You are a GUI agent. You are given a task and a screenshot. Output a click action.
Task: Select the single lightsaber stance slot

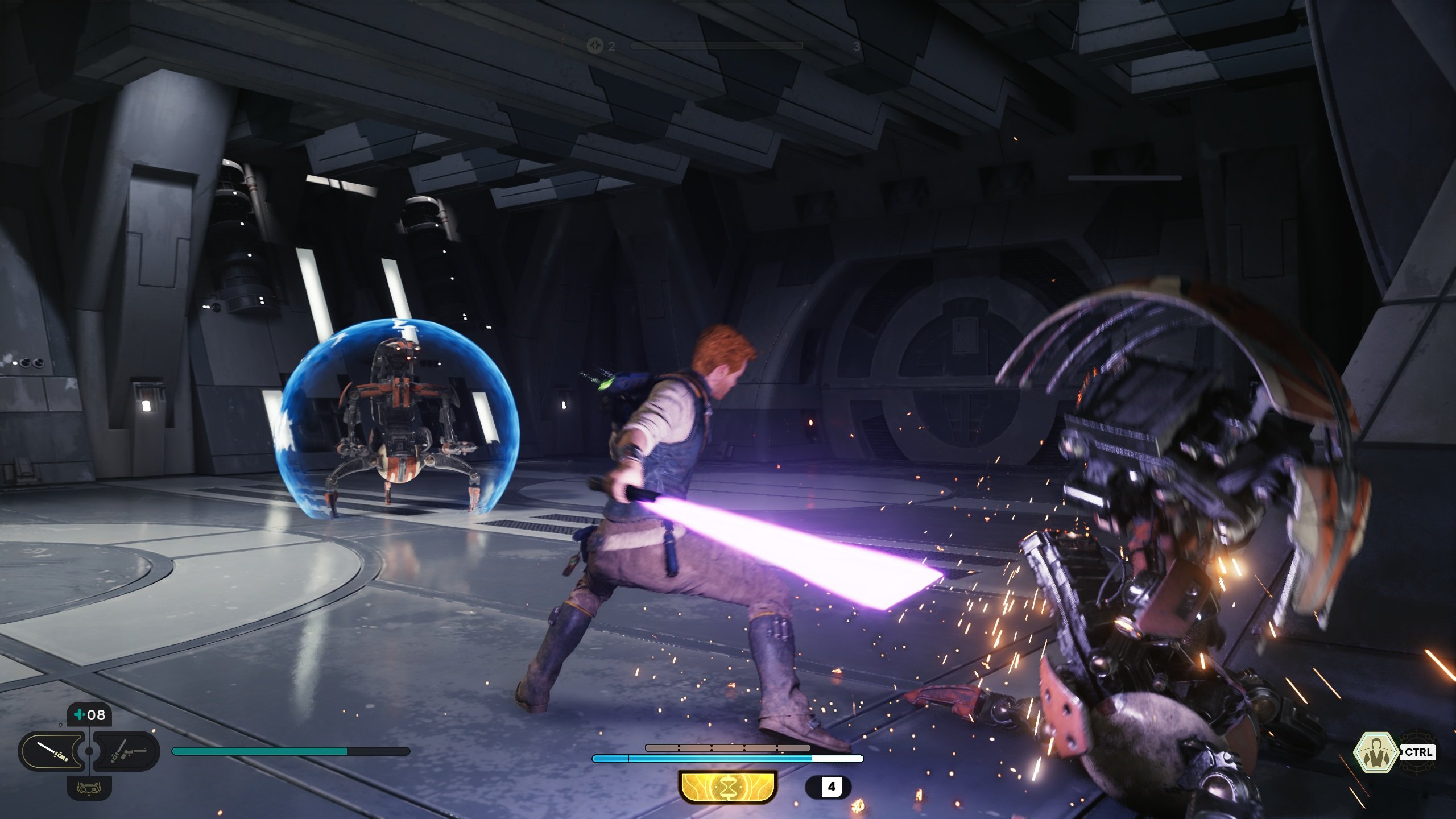52,752
